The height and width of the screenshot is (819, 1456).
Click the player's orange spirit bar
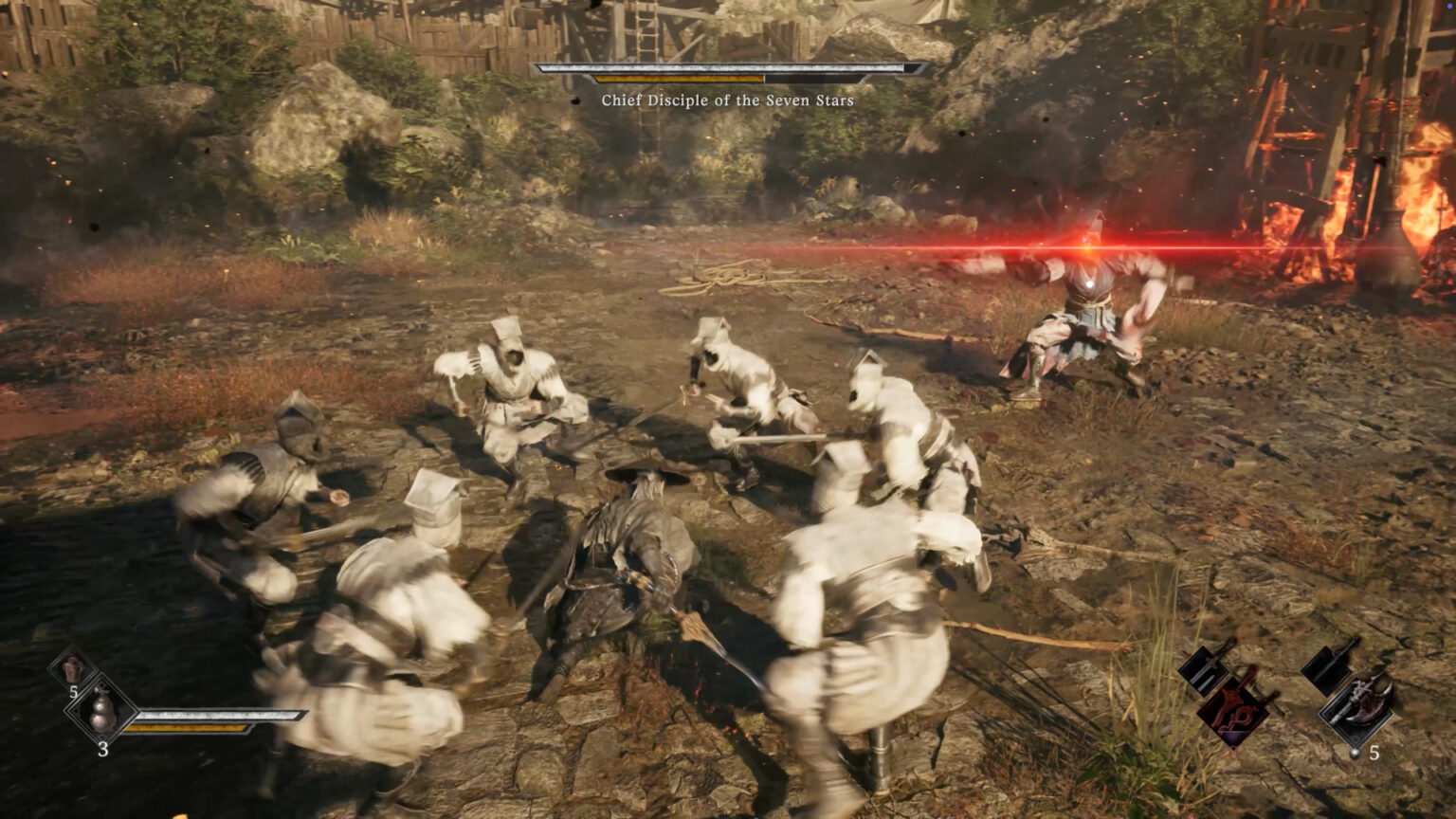click(186, 728)
